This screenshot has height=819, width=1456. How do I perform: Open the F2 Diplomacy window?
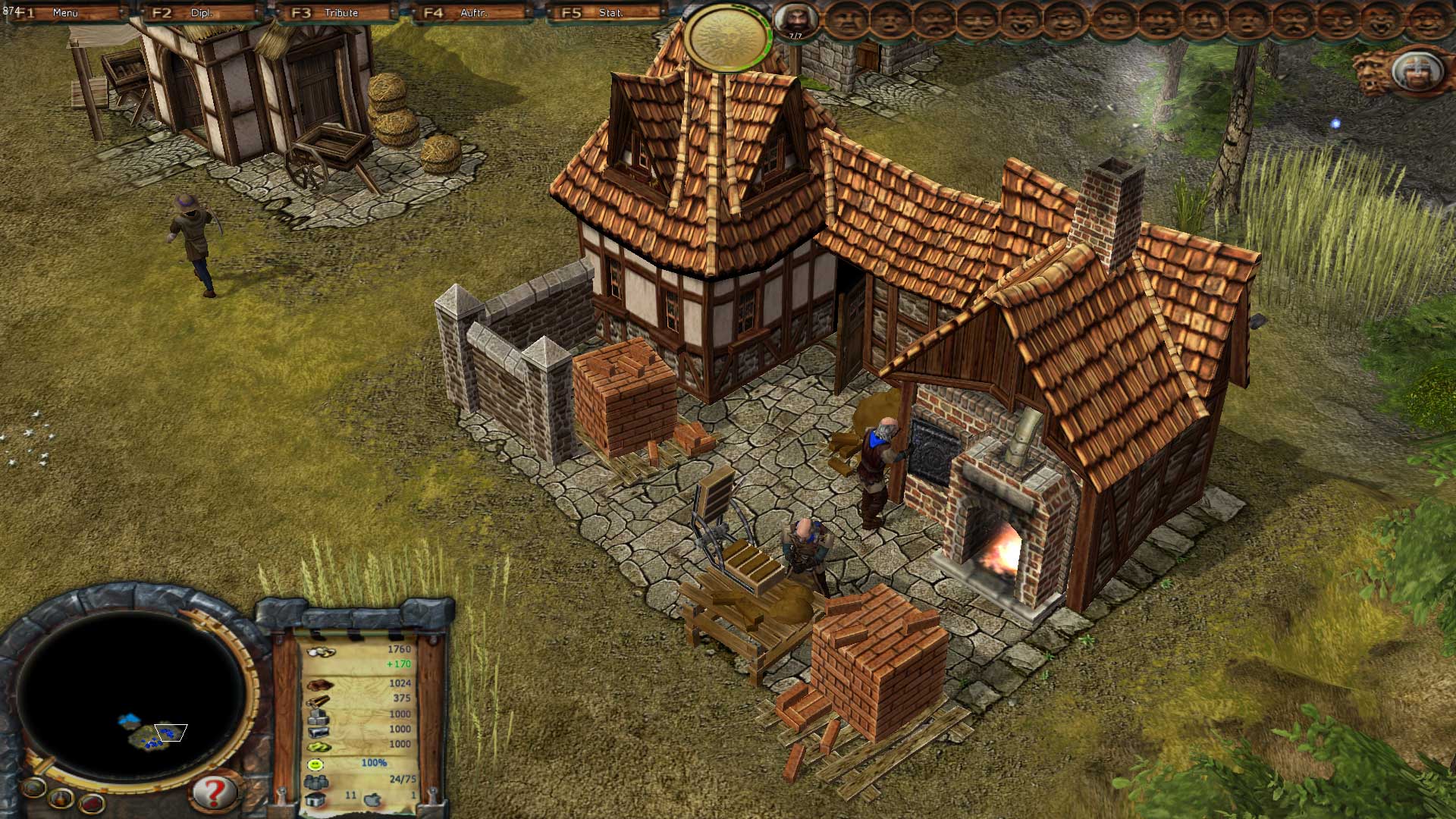pyautogui.click(x=199, y=13)
